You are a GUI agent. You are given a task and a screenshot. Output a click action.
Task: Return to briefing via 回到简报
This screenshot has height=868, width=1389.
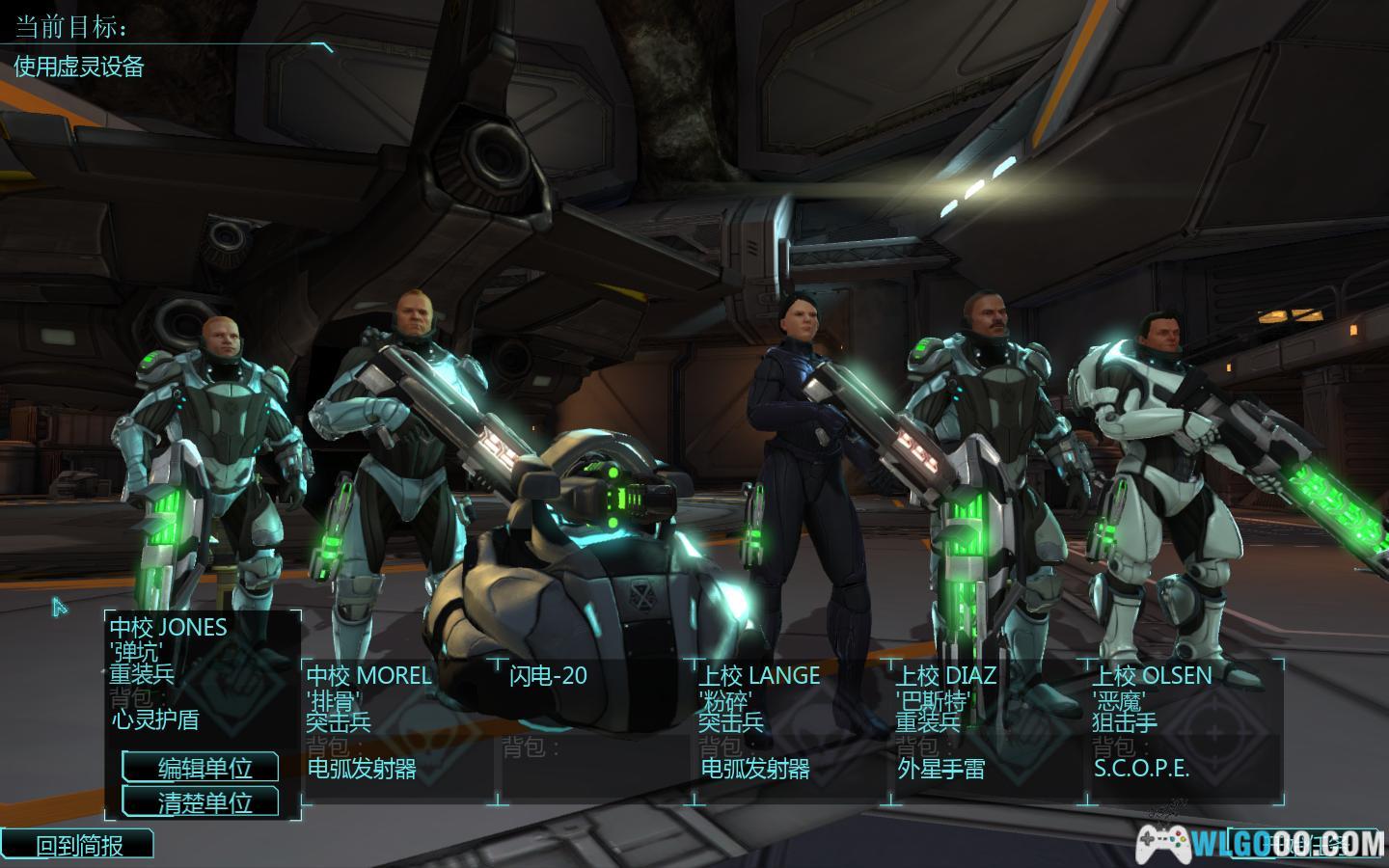pyautogui.click(x=79, y=846)
